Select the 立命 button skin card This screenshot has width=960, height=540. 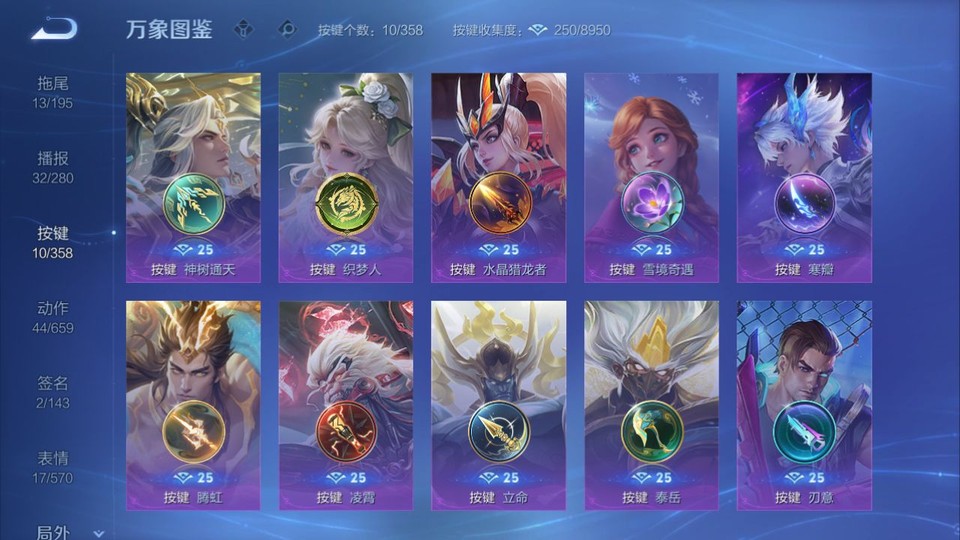498,405
